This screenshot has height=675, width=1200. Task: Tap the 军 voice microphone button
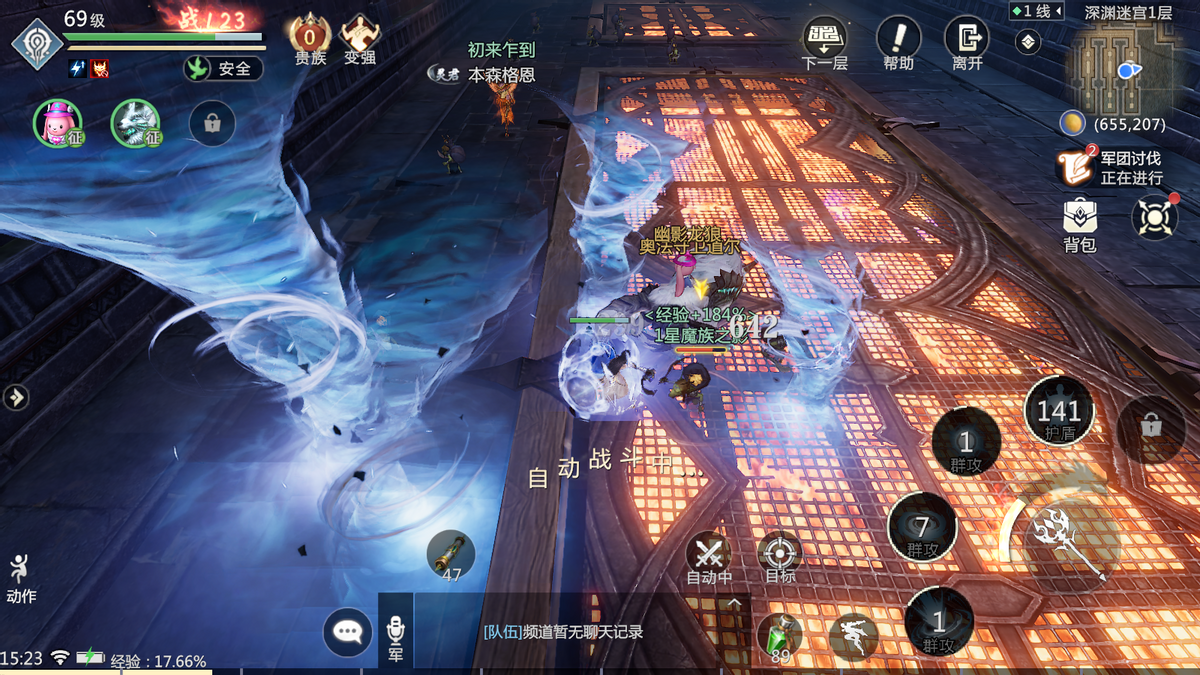[395, 634]
